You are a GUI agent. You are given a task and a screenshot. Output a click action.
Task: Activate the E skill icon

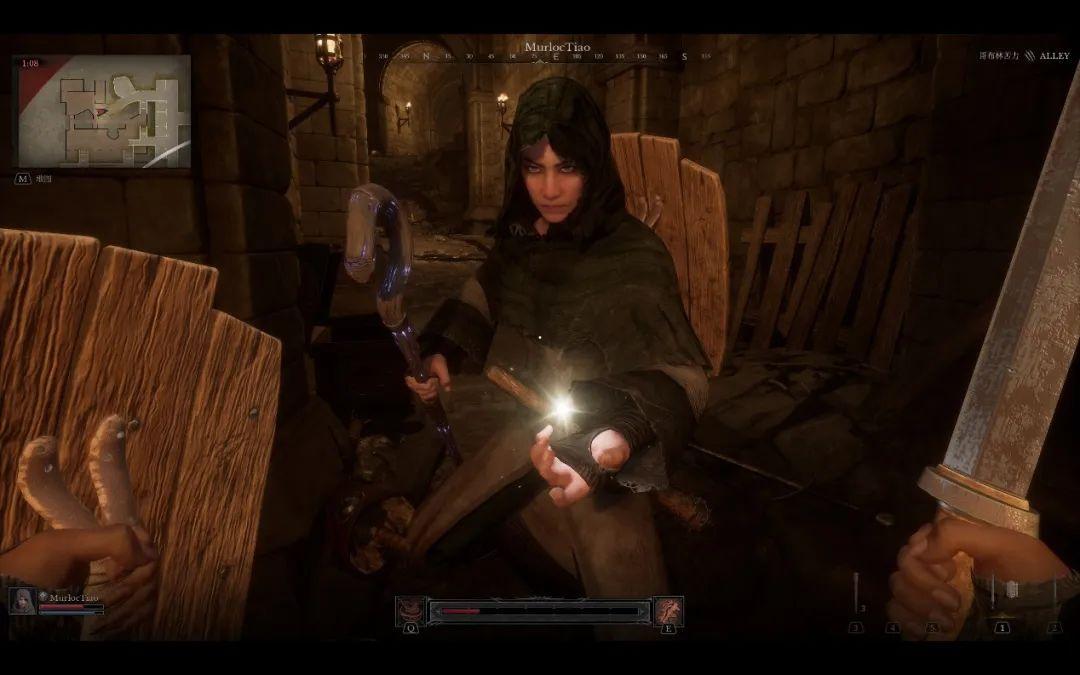(668, 610)
